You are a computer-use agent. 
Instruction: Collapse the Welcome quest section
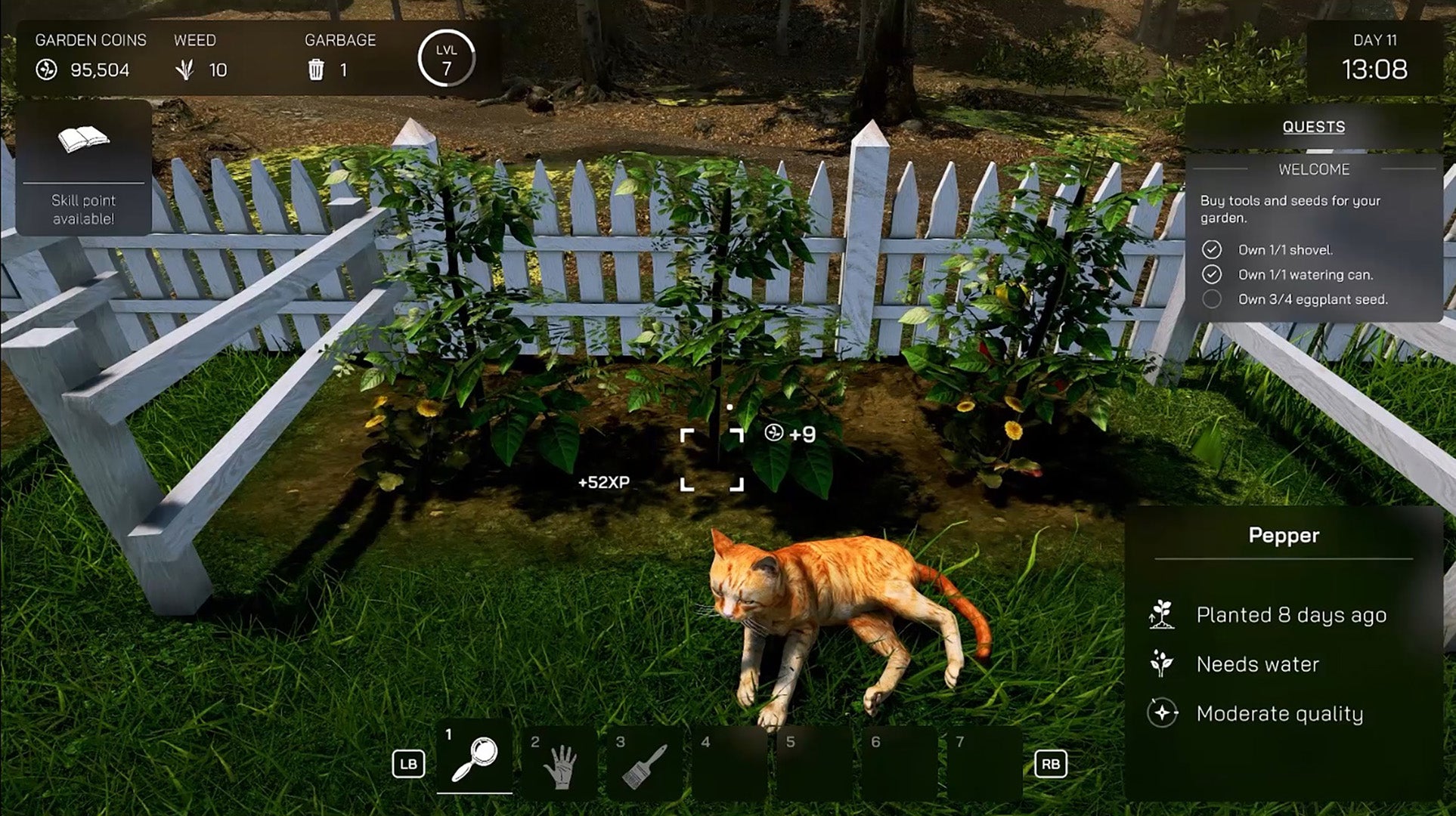1314,169
